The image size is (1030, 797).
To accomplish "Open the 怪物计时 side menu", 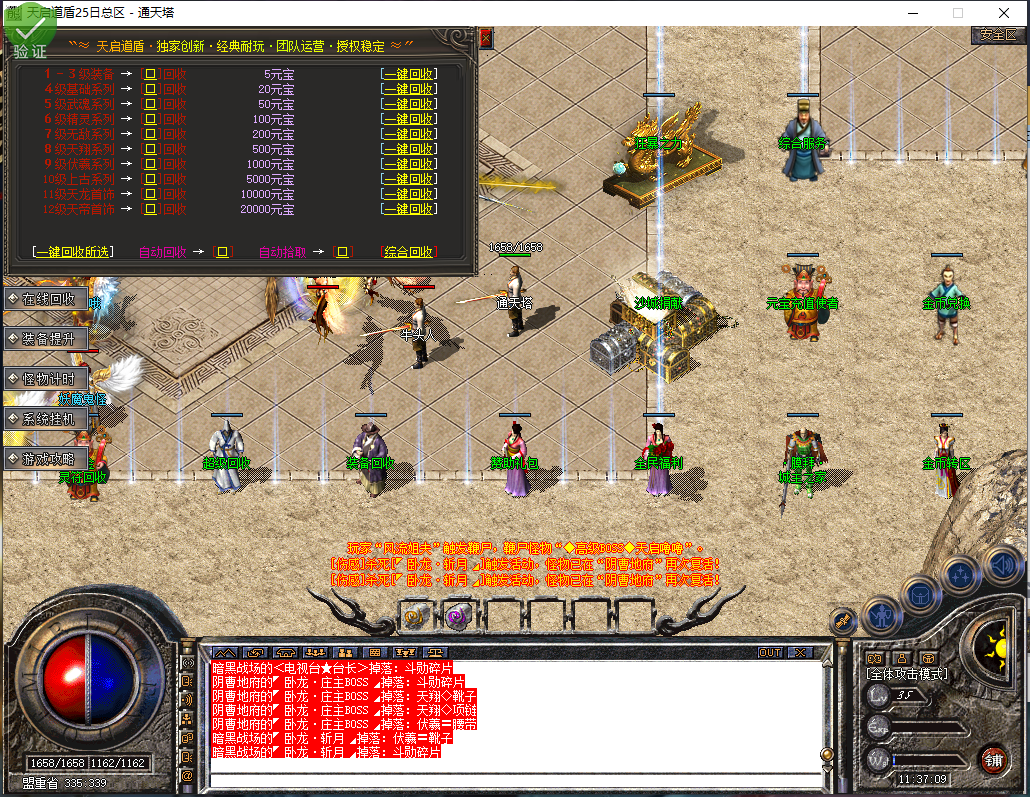I will (x=45, y=378).
